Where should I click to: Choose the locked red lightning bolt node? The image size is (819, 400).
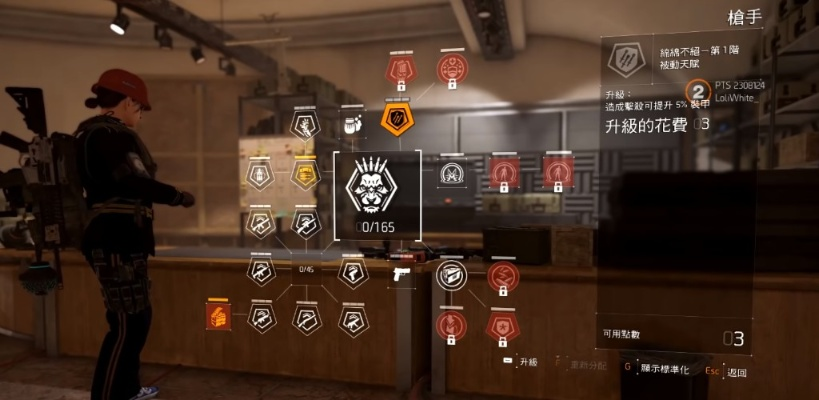click(x=502, y=276)
